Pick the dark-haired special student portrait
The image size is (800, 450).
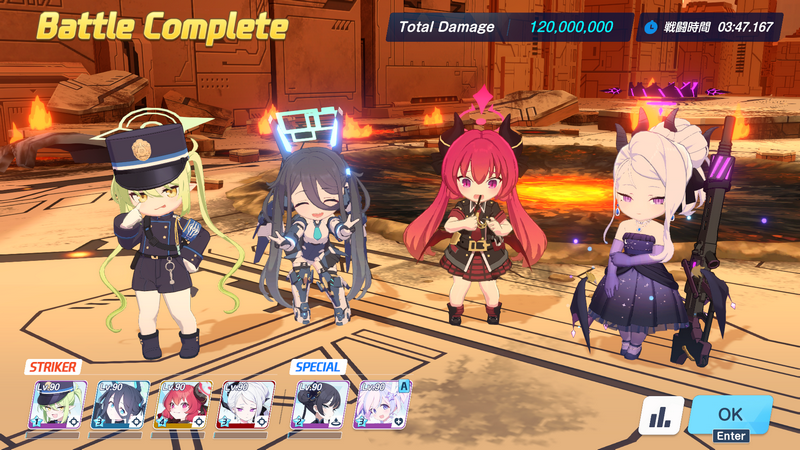319,405
